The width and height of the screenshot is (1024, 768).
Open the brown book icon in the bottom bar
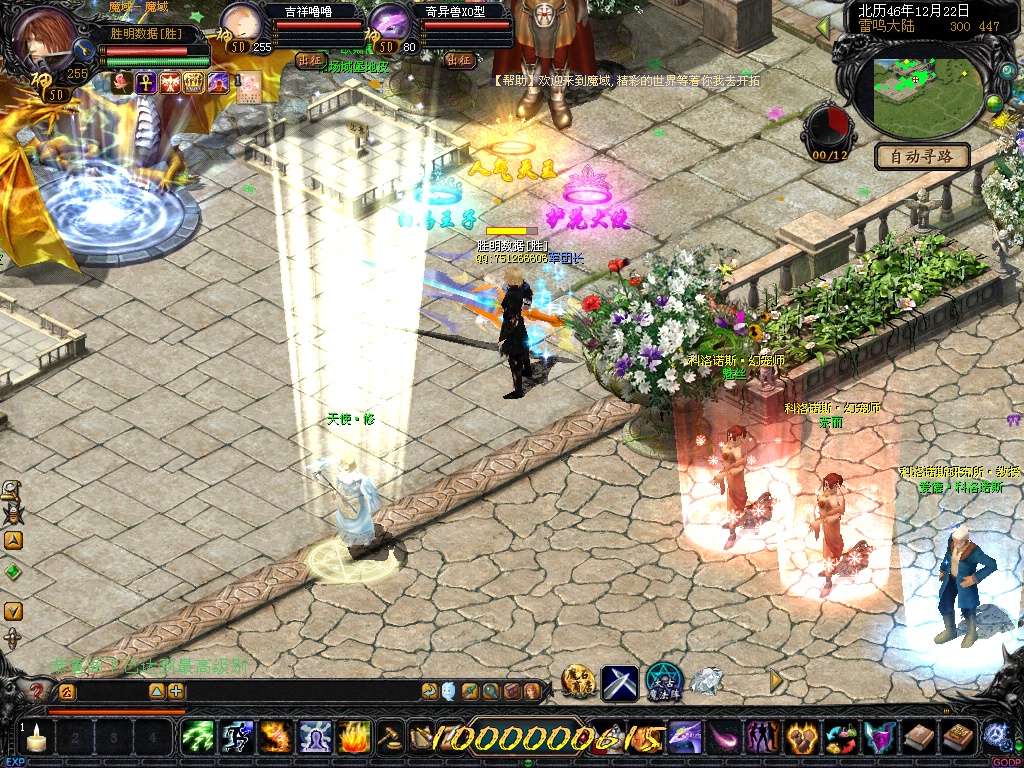coord(918,738)
